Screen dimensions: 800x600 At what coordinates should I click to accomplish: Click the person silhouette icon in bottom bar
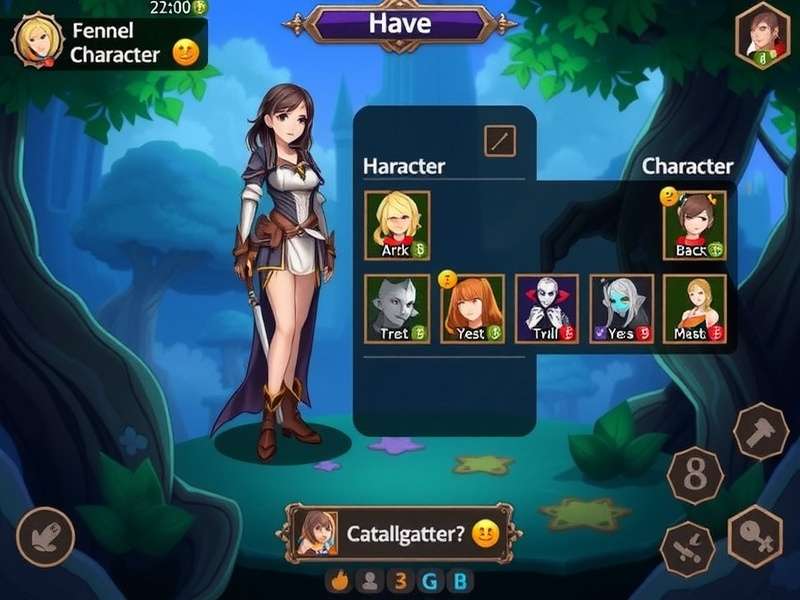coord(368,581)
